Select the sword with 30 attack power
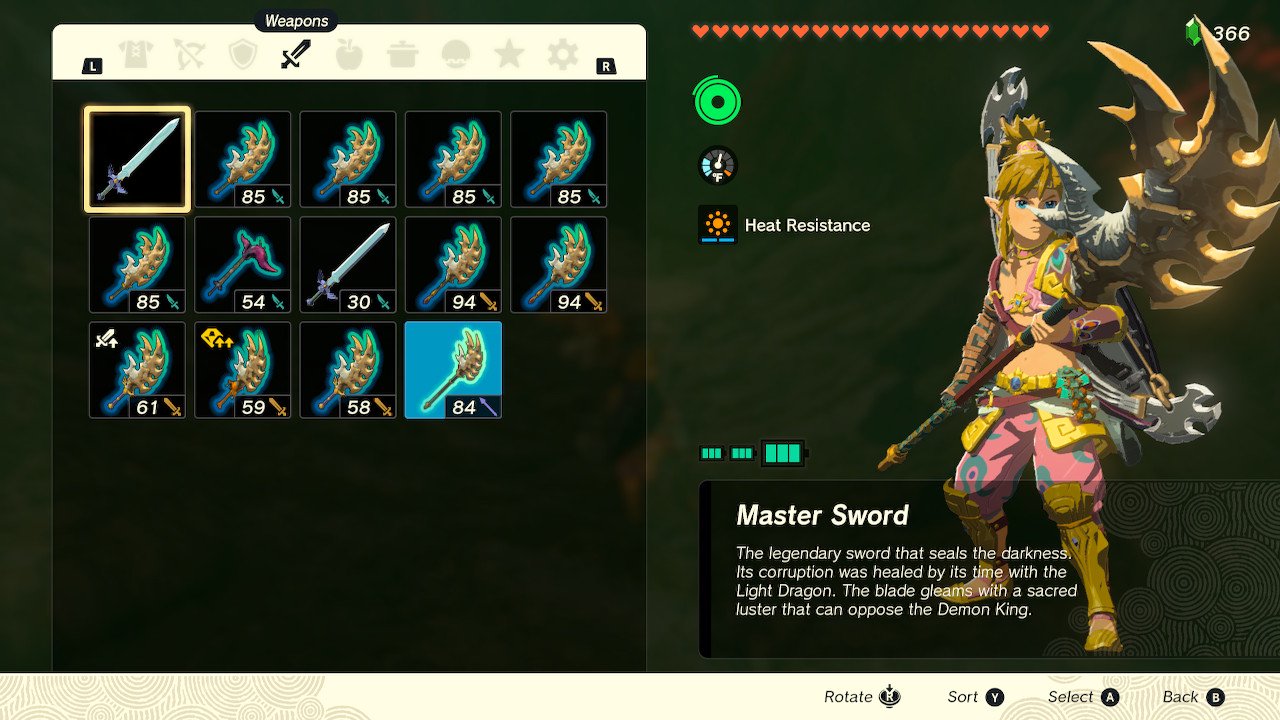 click(347, 265)
